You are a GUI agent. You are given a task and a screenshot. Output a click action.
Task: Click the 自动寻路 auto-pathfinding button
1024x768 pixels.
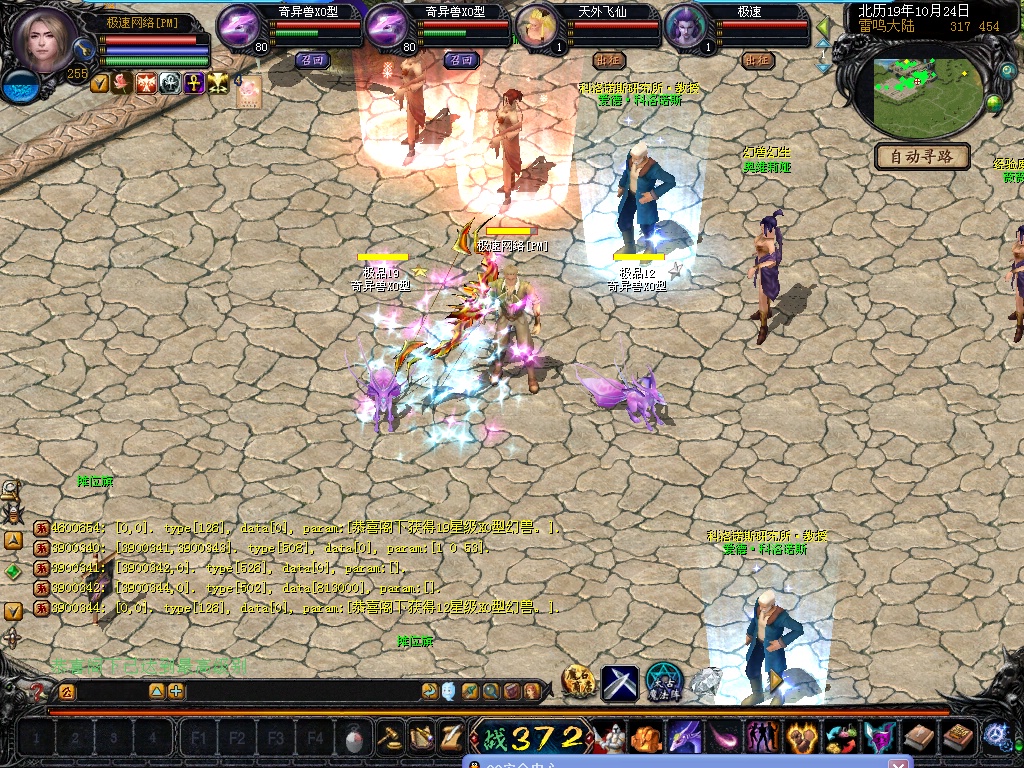click(922, 157)
